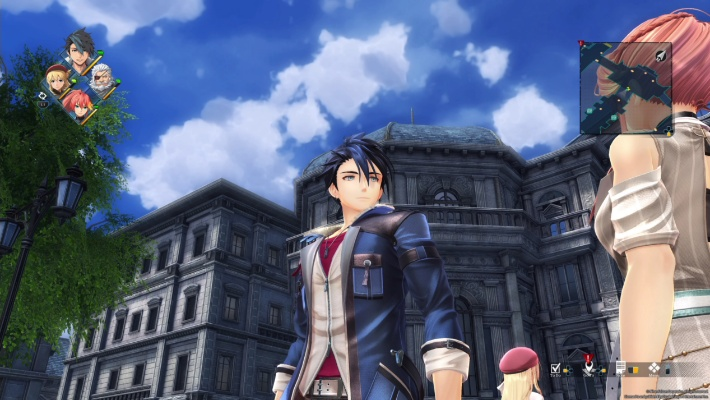Image resolution: width=710 pixels, height=400 pixels.
Task: Open the notebook page icon
Action: point(621,368)
